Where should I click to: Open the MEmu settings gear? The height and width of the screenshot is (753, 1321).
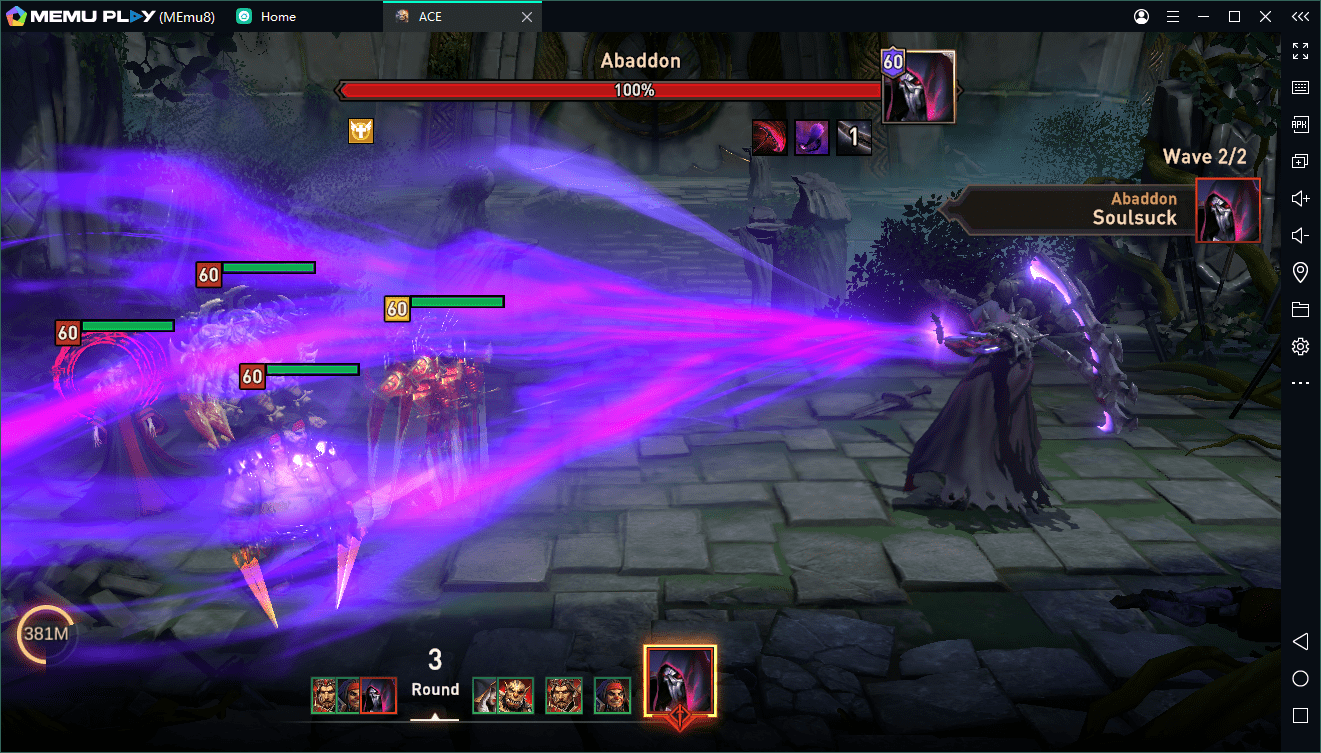click(1300, 347)
